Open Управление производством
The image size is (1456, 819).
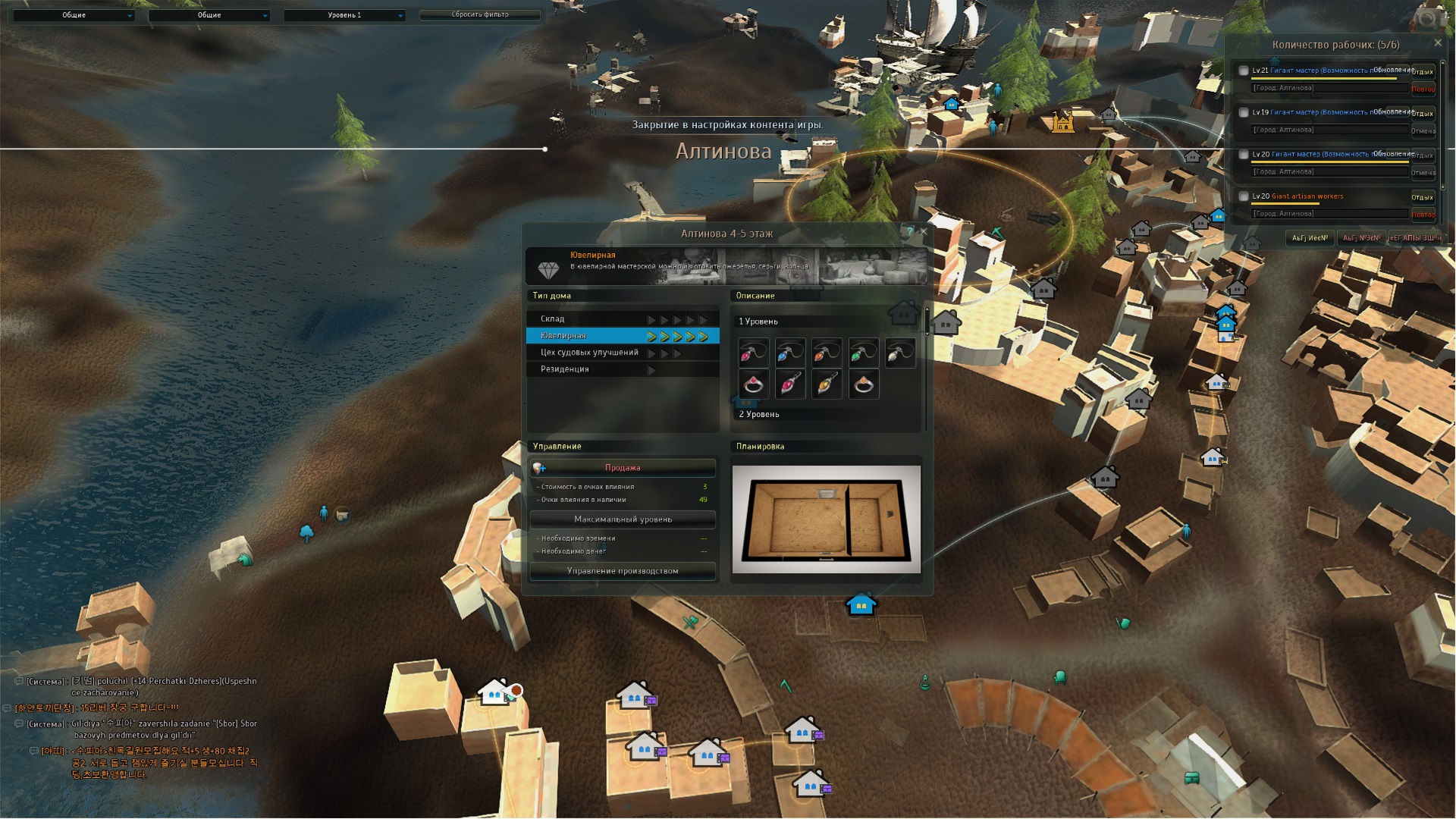(x=623, y=571)
